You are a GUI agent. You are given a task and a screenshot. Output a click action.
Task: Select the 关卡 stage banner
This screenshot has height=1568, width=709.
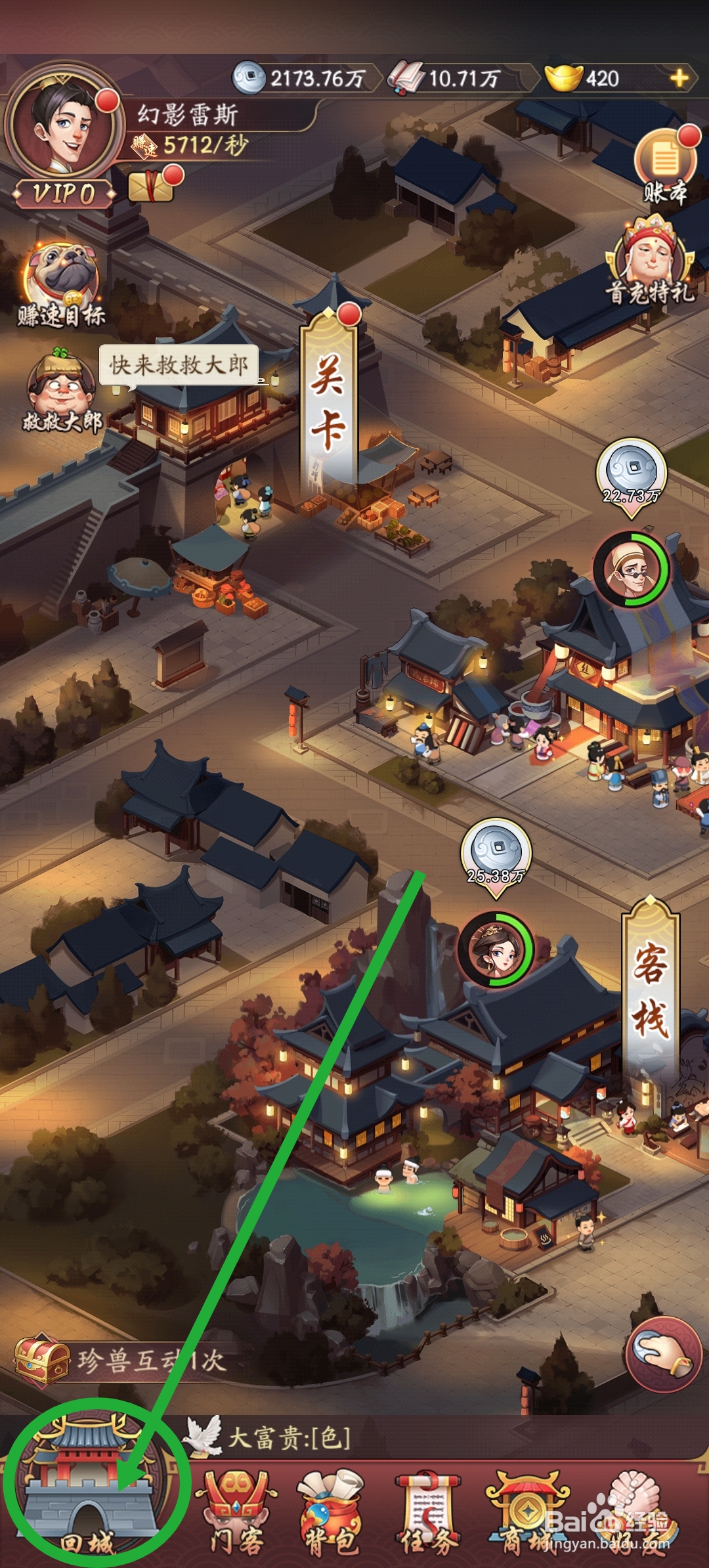coord(328,401)
